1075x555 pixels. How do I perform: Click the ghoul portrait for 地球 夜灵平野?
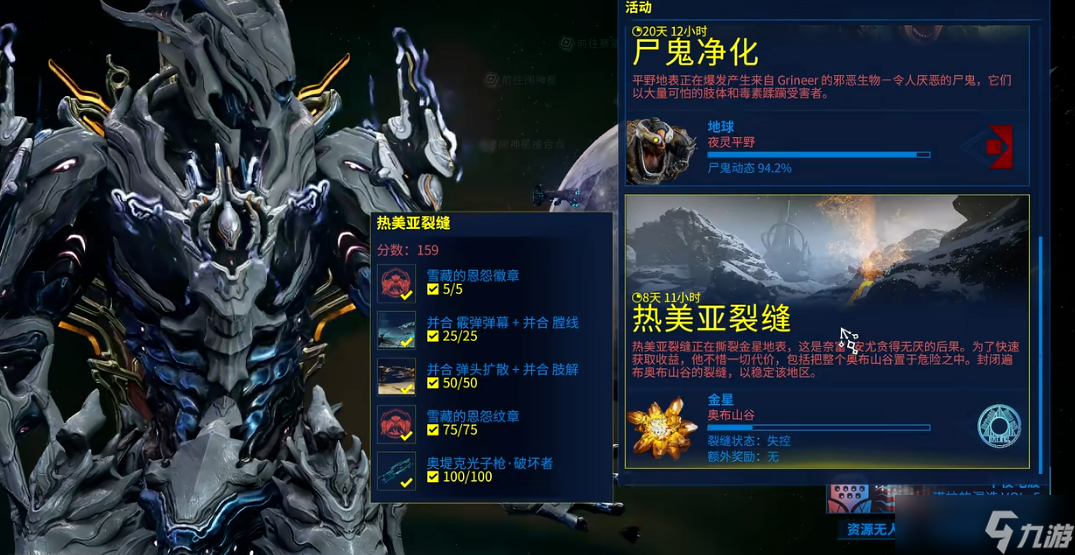[661, 151]
